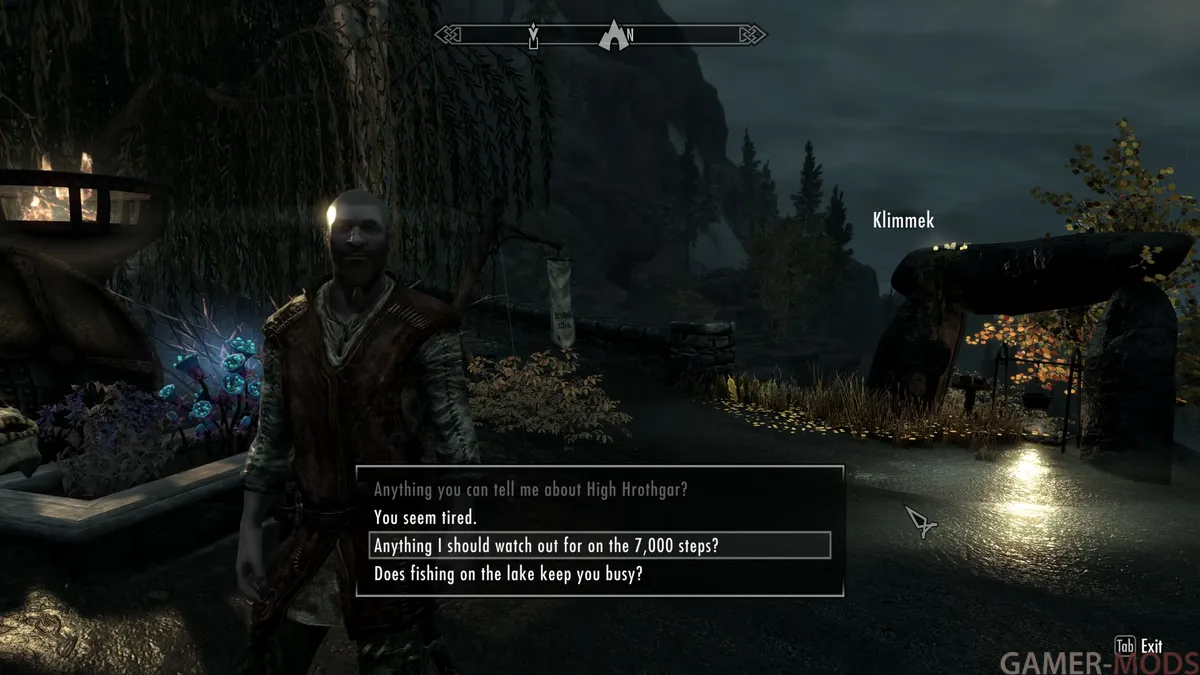This screenshot has height=675, width=1200.
Task: Choose the "You seem tired." reply
Action: tap(425, 518)
